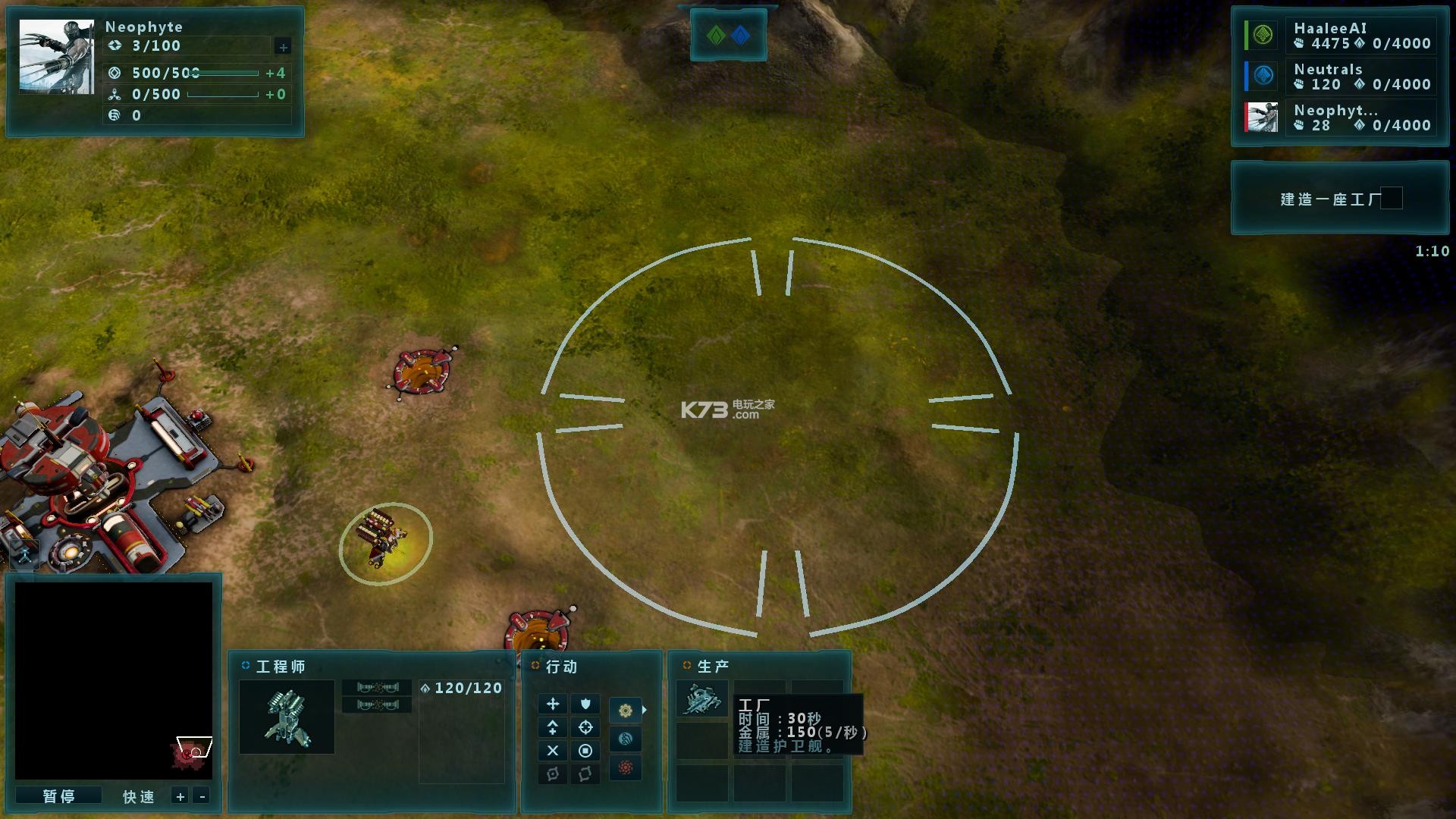
Task: Activate the move command (four-arrow icon)
Action: tap(553, 704)
